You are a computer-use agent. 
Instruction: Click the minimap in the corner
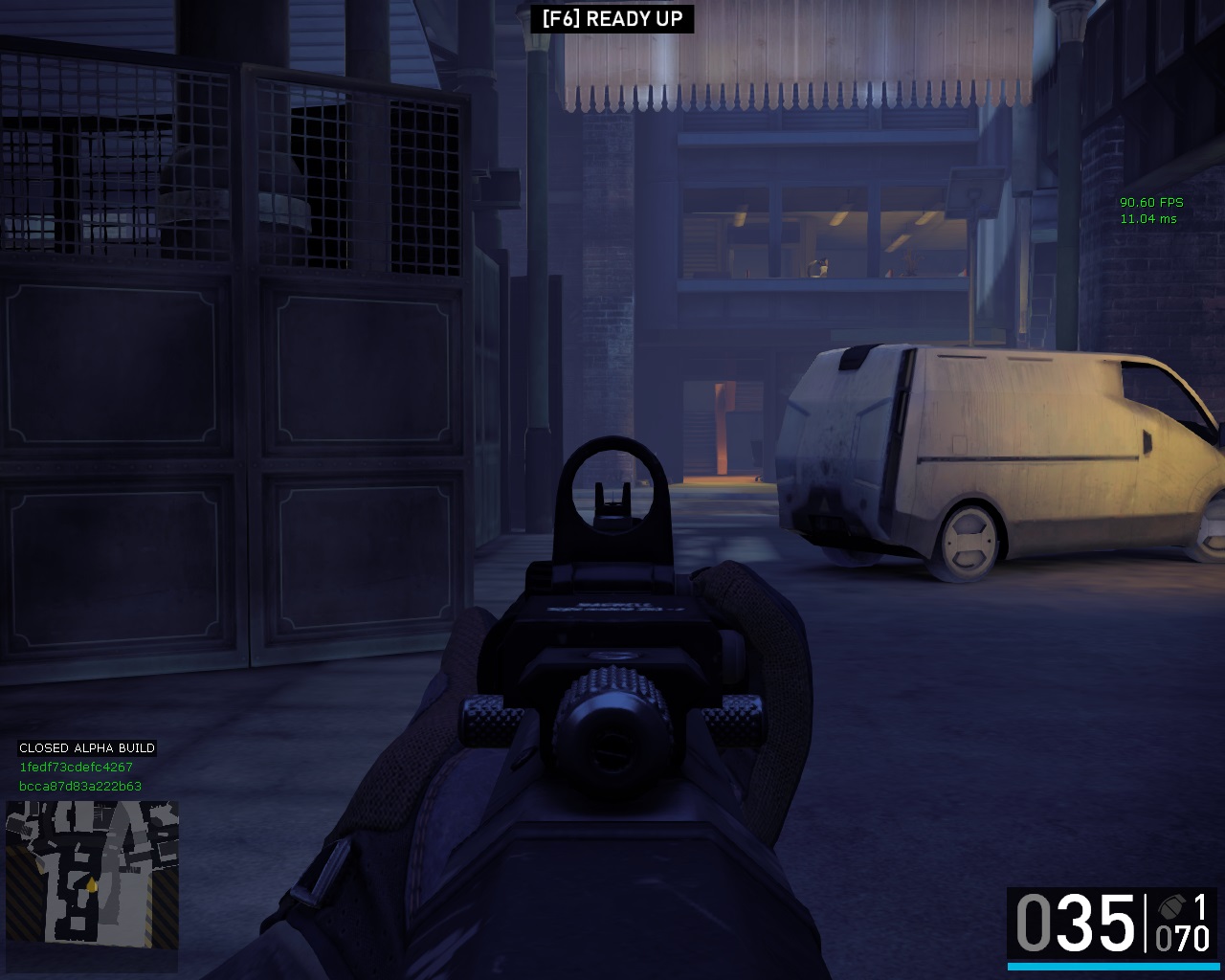point(92,874)
